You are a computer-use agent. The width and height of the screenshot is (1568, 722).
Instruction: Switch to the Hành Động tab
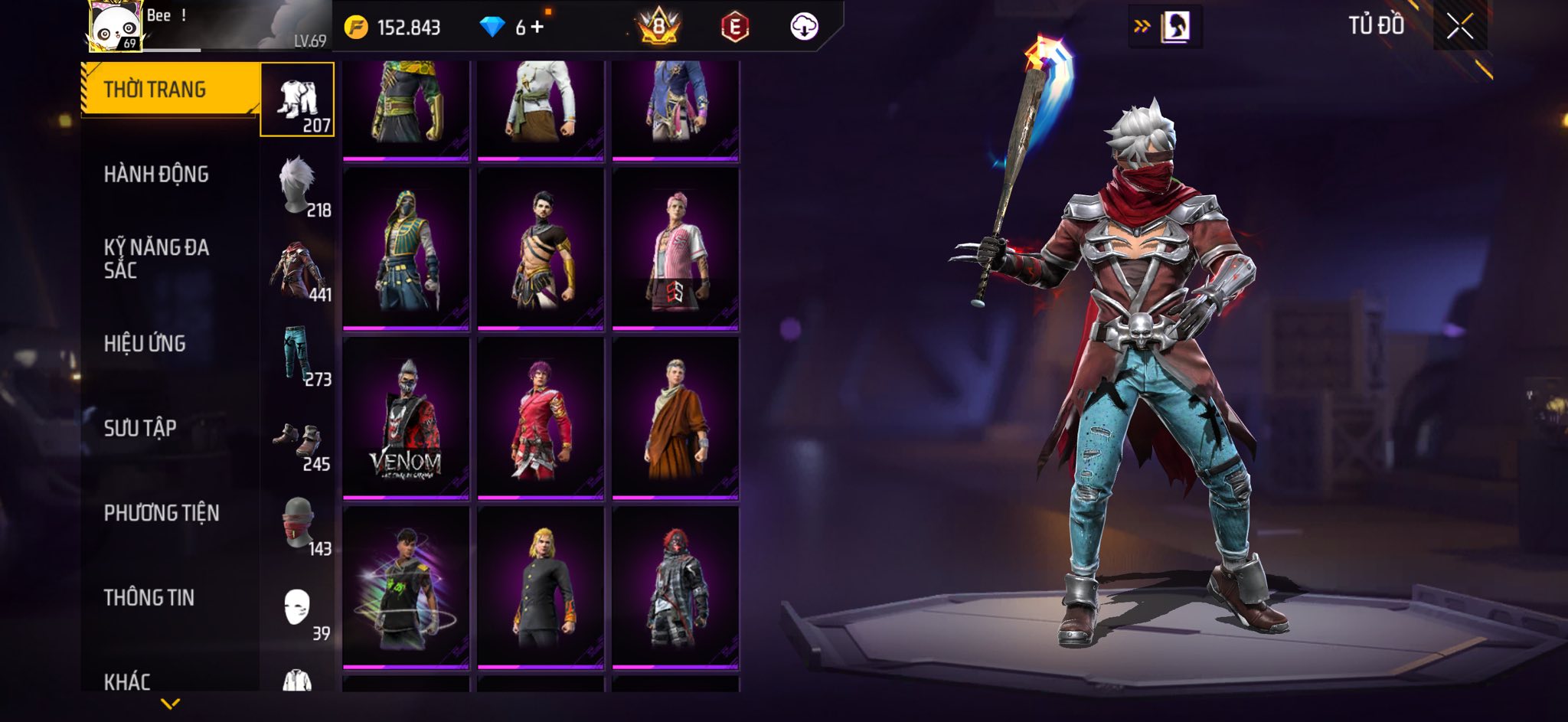(x=156, y=175)
